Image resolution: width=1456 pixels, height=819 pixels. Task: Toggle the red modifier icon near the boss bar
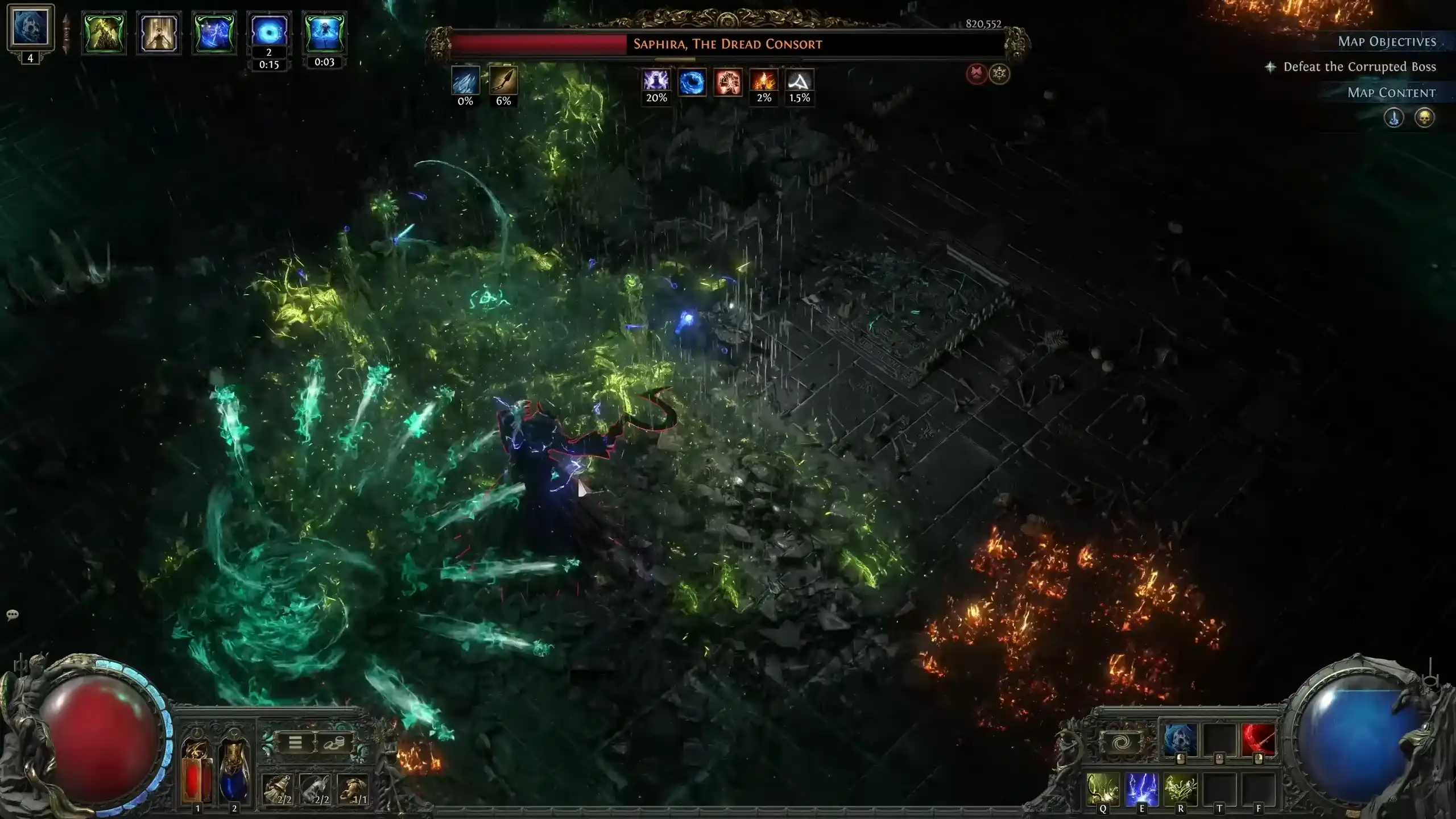point(975,73)
